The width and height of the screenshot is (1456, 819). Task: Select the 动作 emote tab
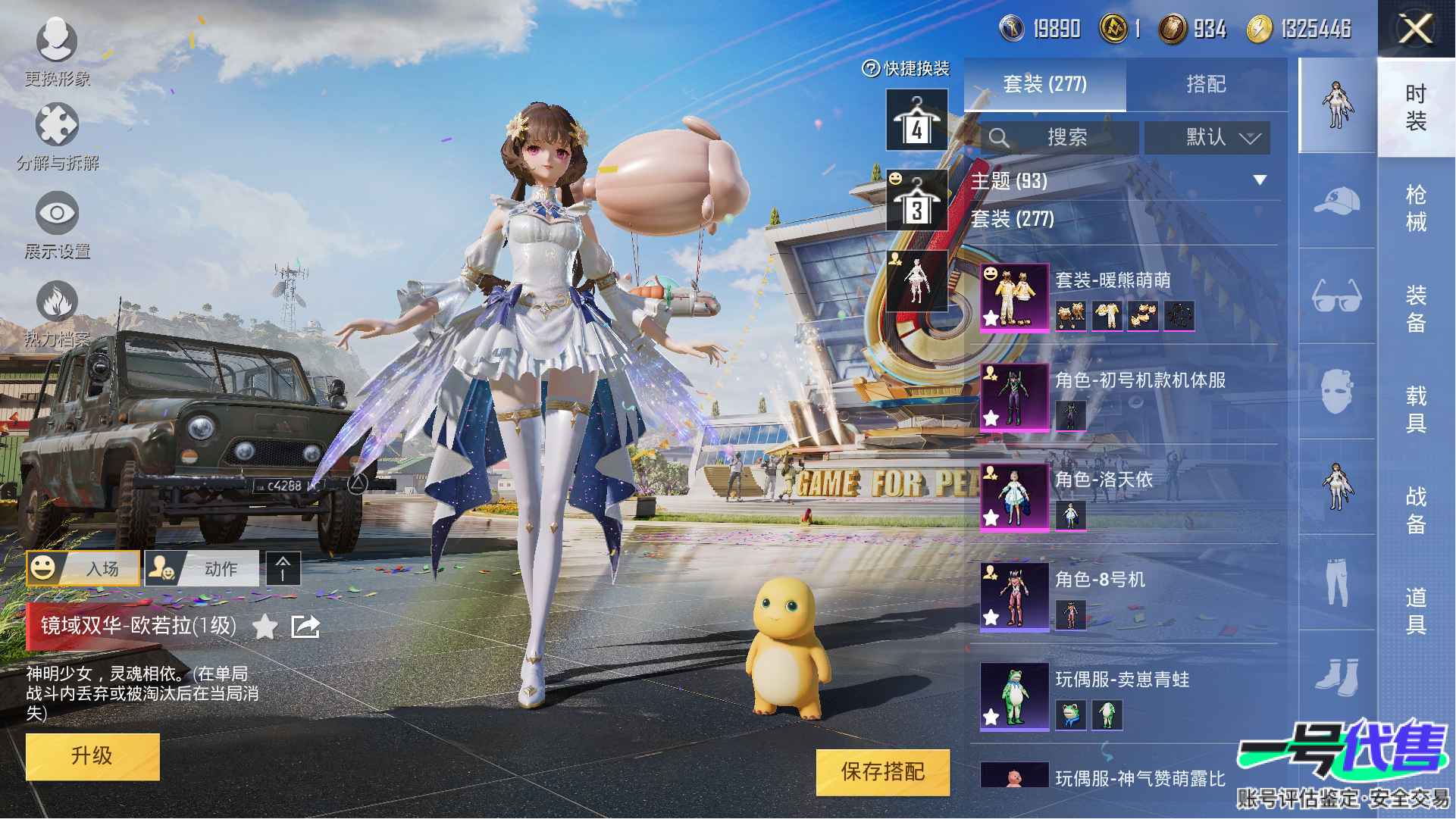tap(202, 568)
